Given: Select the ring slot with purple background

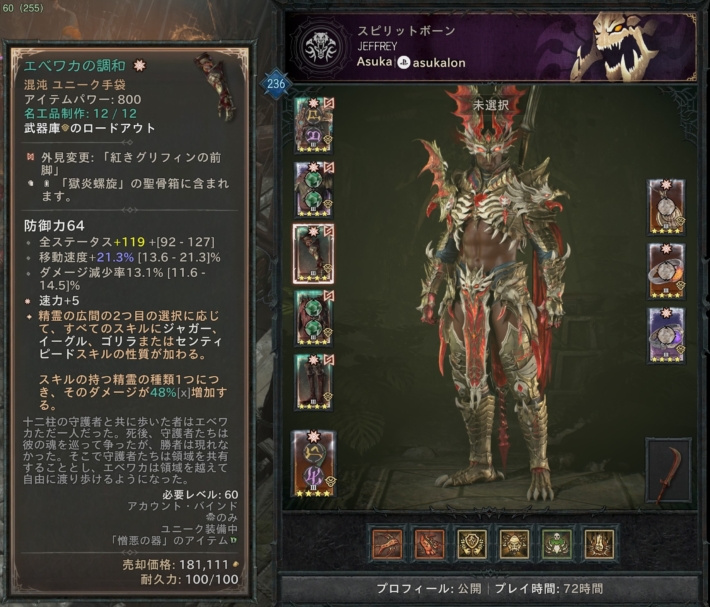Looking at the screenshot, I should point(665,335).
